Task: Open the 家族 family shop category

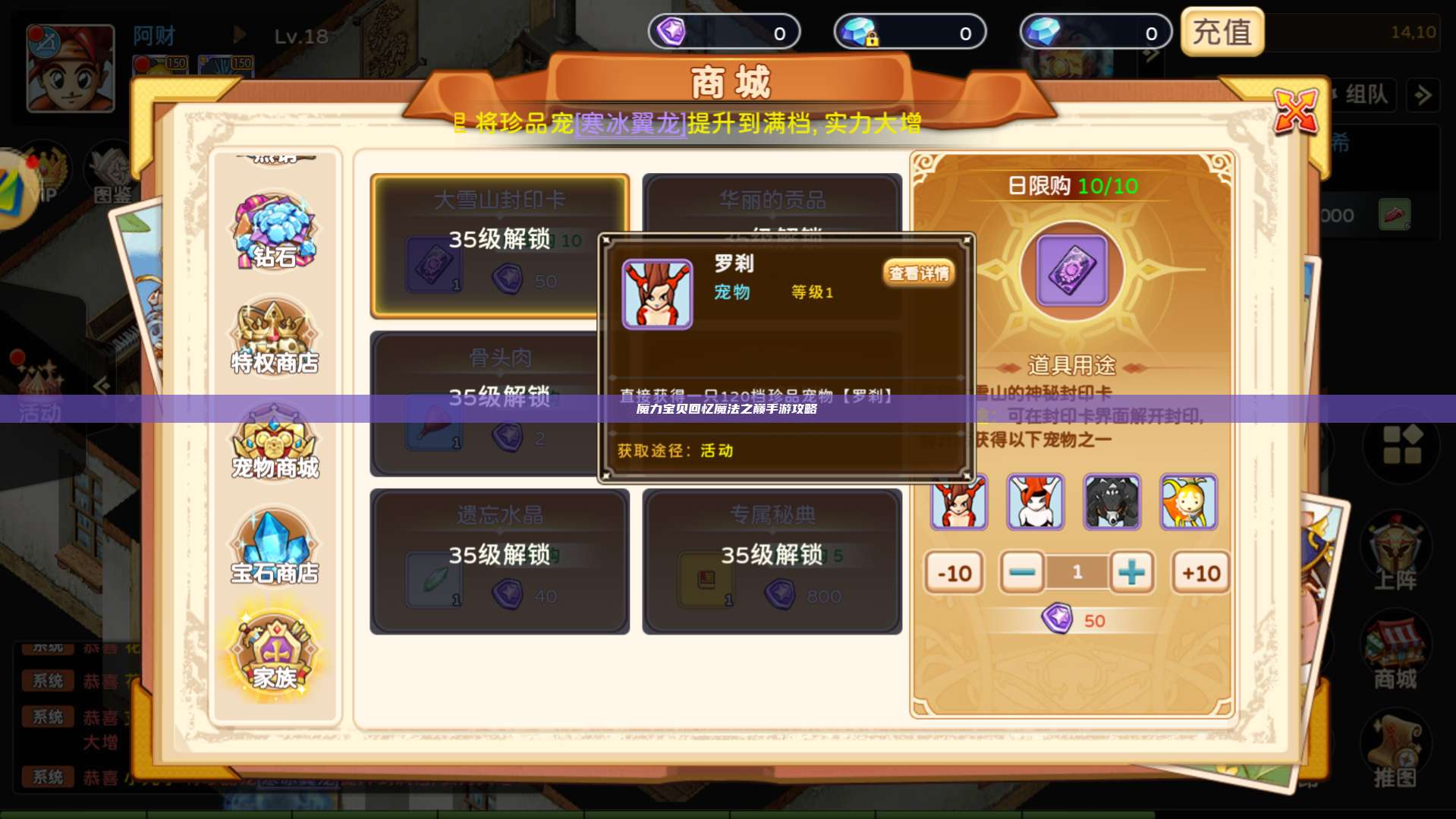Action: pos(275,653)
